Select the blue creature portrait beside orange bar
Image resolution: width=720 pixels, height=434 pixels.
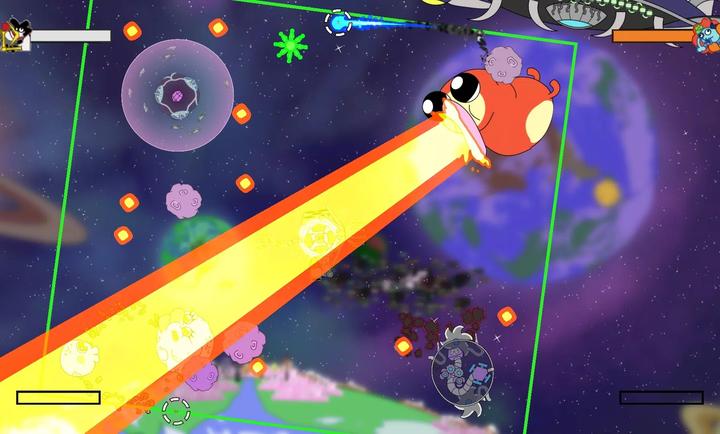coord(705,37)
